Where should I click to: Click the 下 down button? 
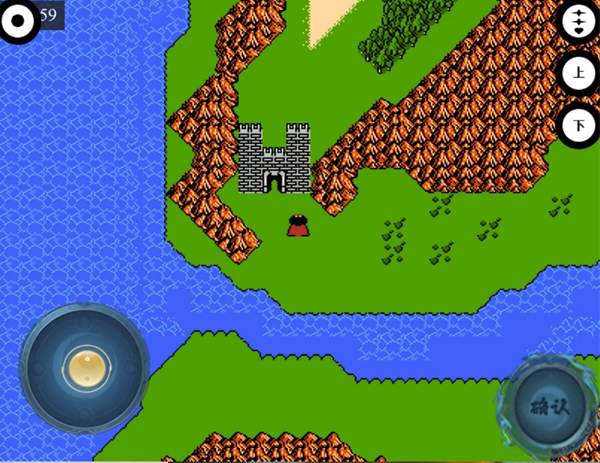[x=579, y=125]
